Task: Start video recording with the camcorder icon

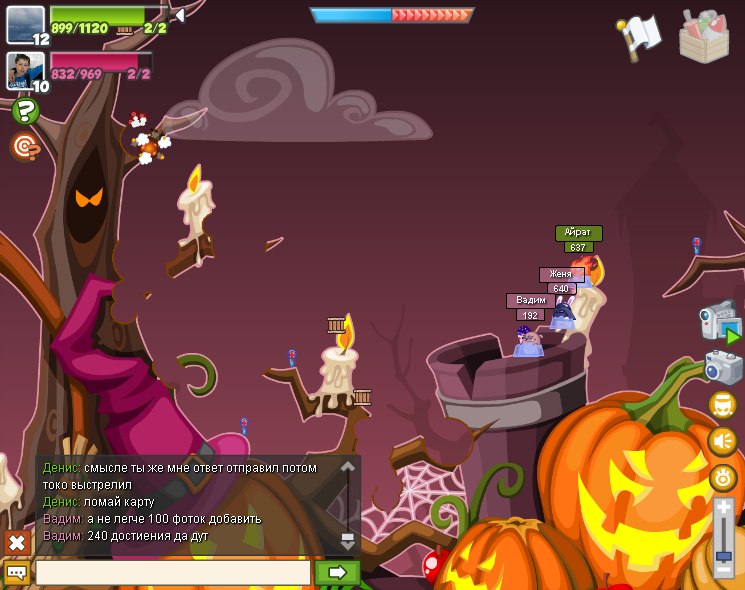Action: click(x=718, y=320)
